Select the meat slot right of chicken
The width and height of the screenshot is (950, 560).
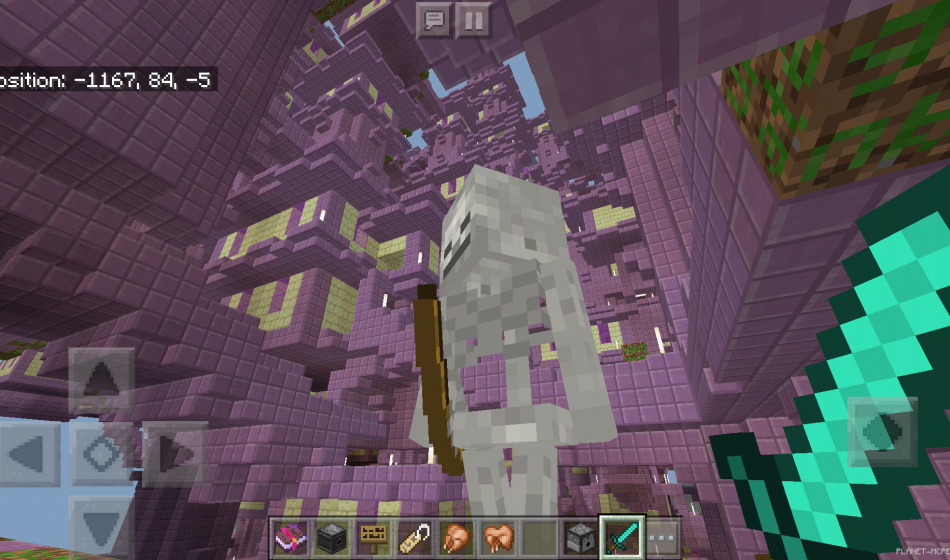click(496, 539)
